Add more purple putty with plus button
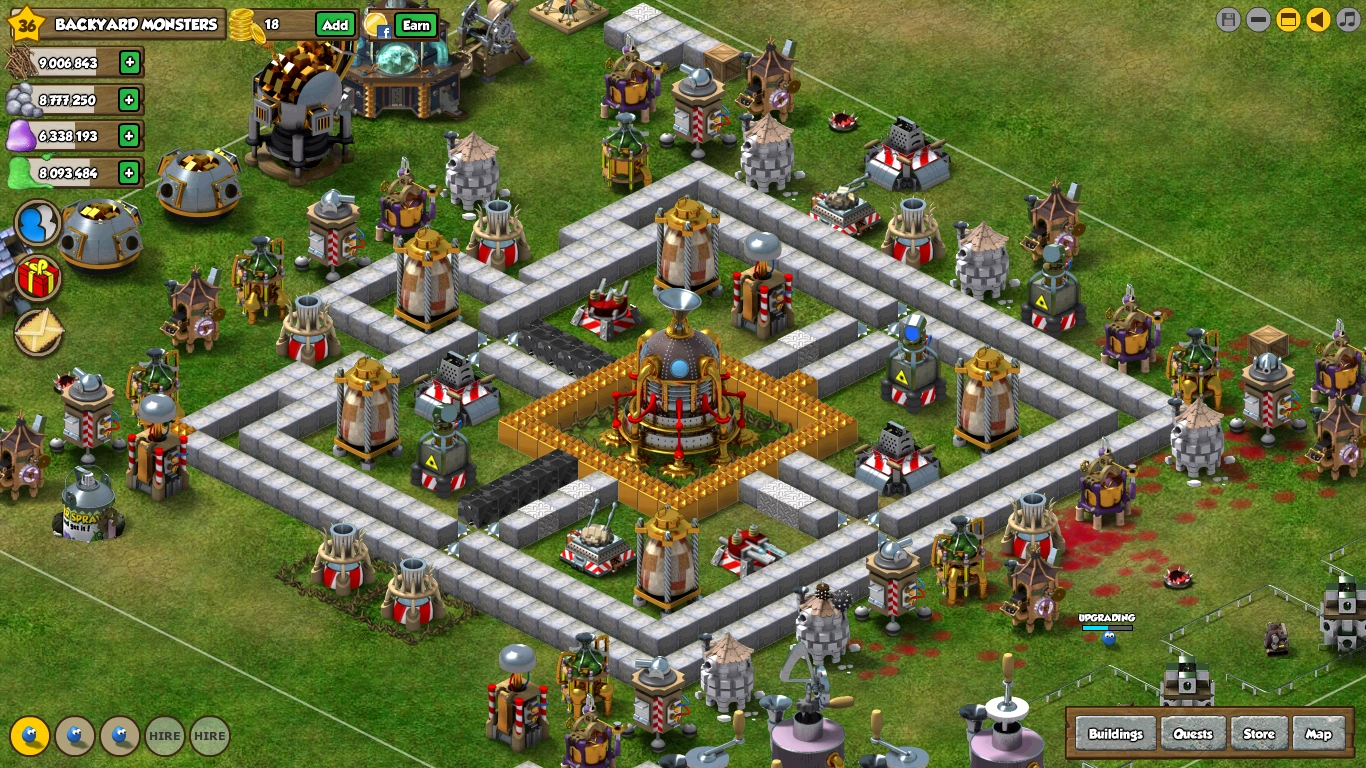Screen dimensions: 1366x768 point(129,135)
